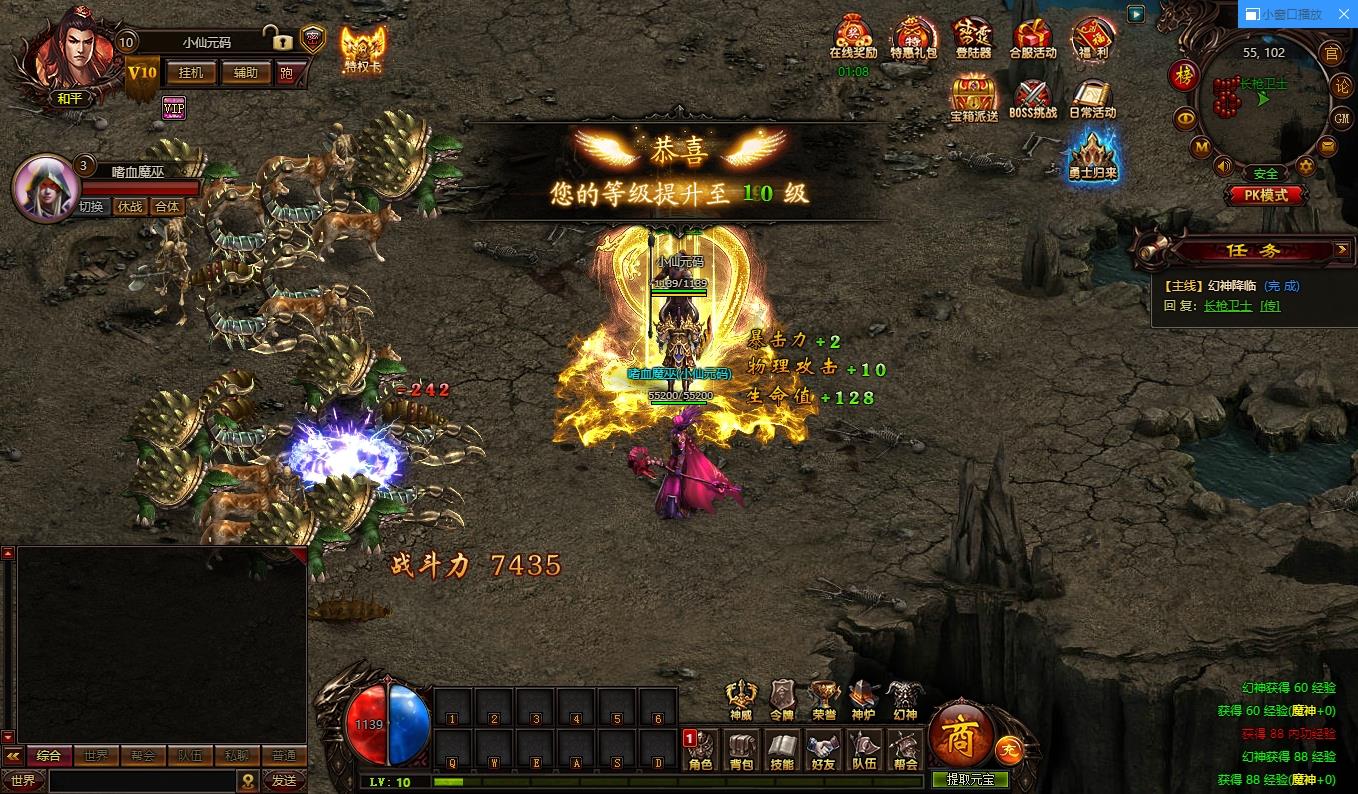Open the 日常活动 daily activities scroll
Viewport: 1358px width, 794px height.
coord(1092,98)
